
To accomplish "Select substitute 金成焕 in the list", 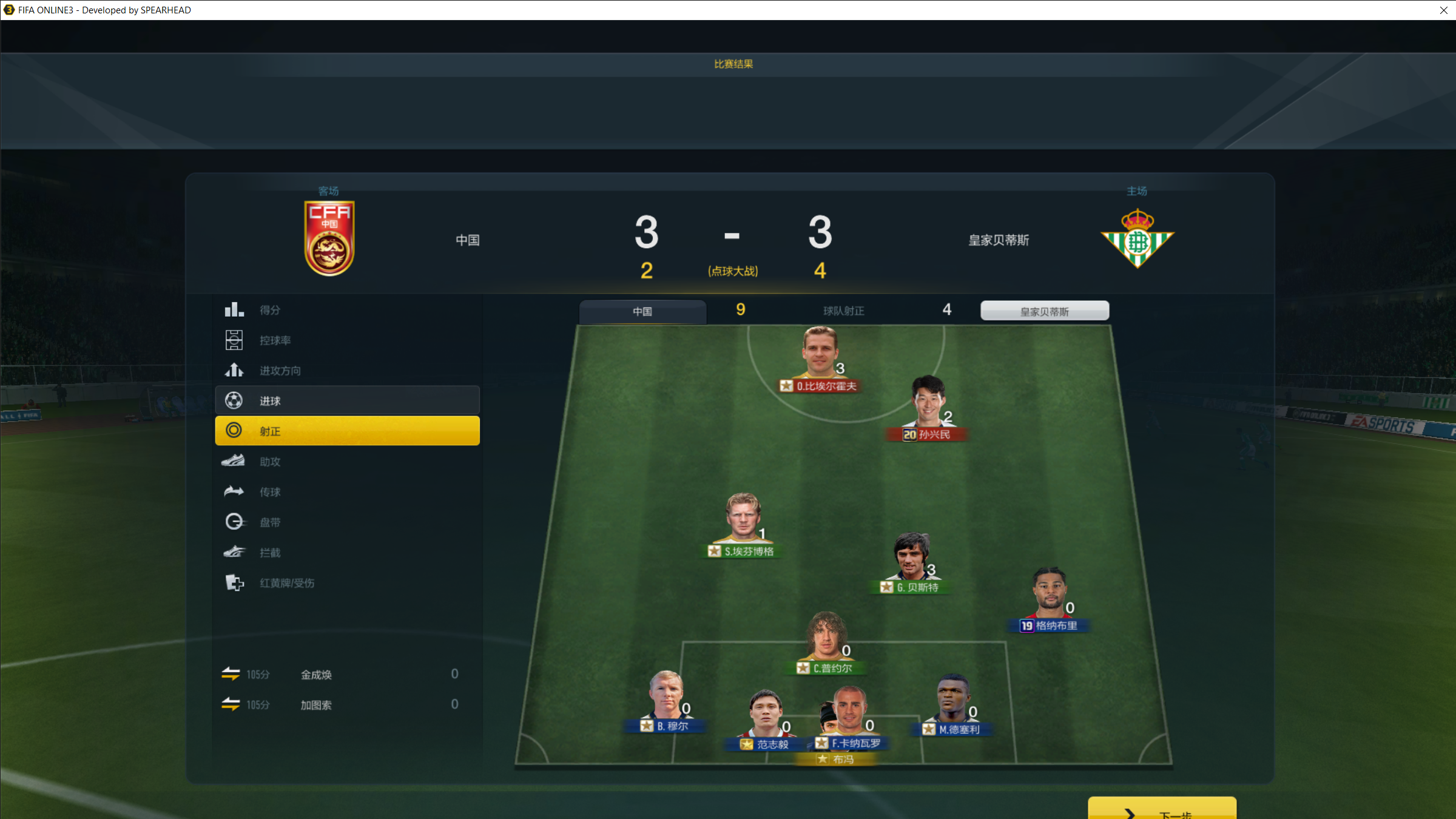I will 316,675.
